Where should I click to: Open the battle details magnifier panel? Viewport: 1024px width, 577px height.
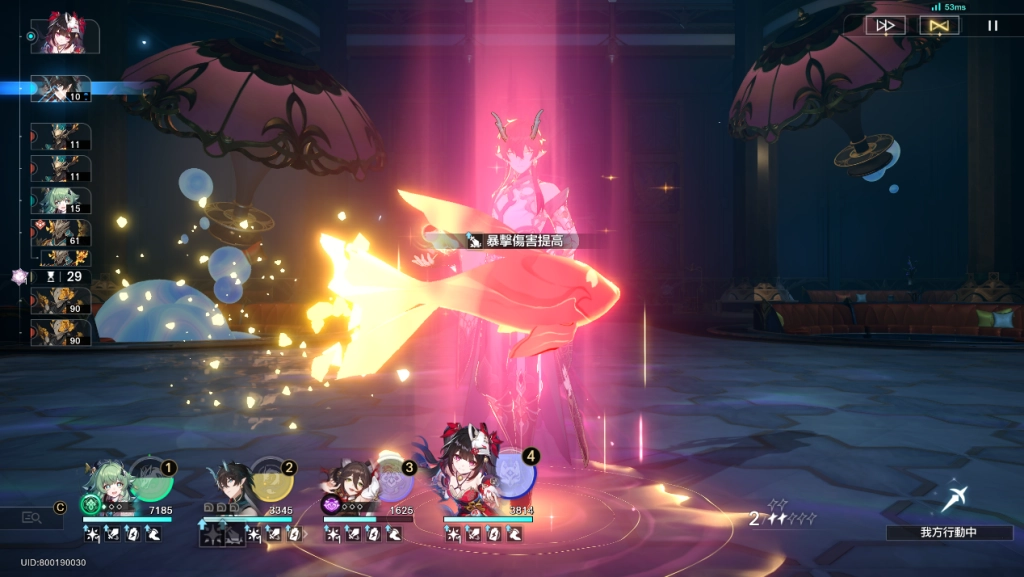(x=30, y=517)
